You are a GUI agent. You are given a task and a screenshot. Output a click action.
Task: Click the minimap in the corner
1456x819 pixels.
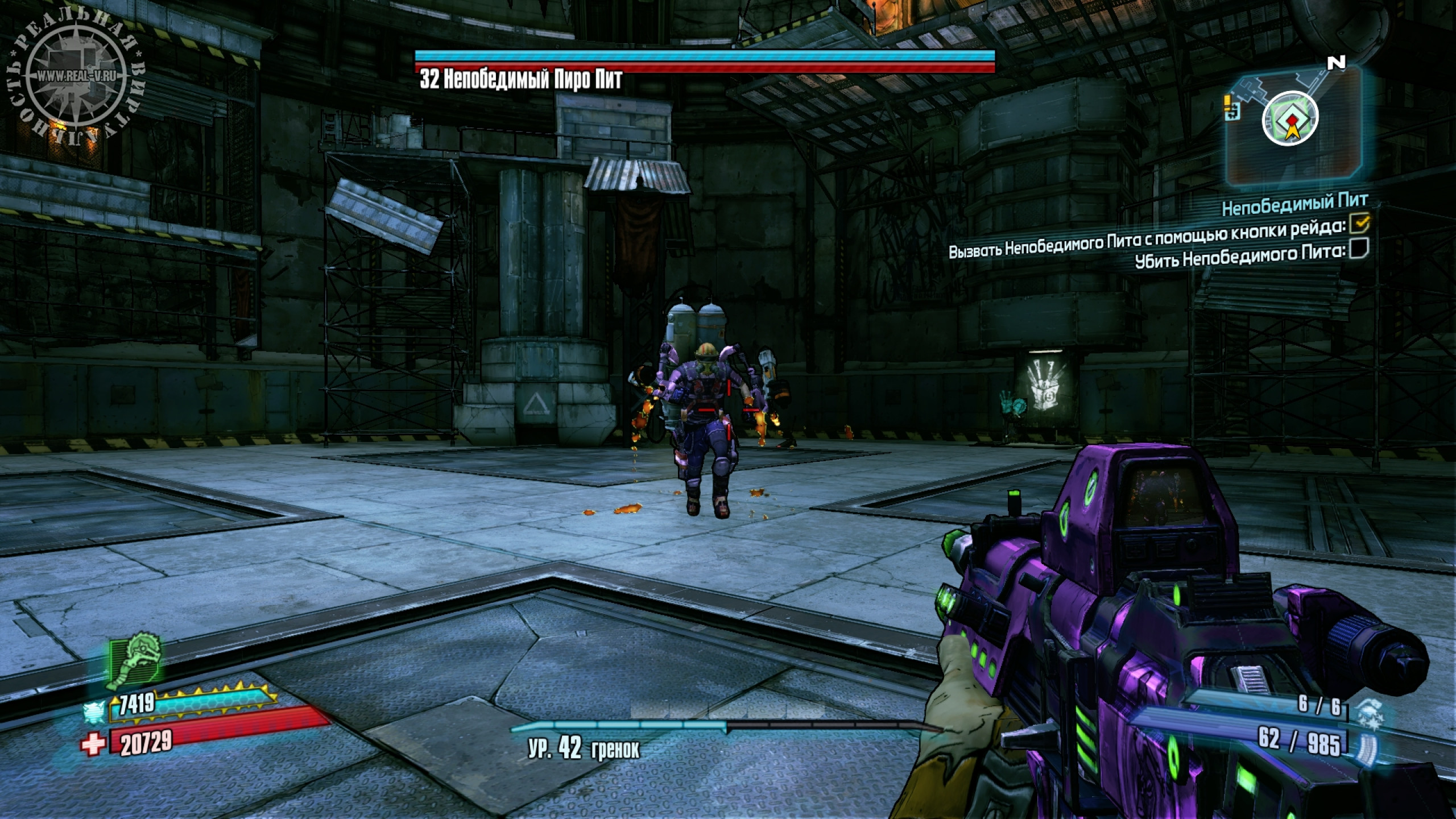point(1293,124)
